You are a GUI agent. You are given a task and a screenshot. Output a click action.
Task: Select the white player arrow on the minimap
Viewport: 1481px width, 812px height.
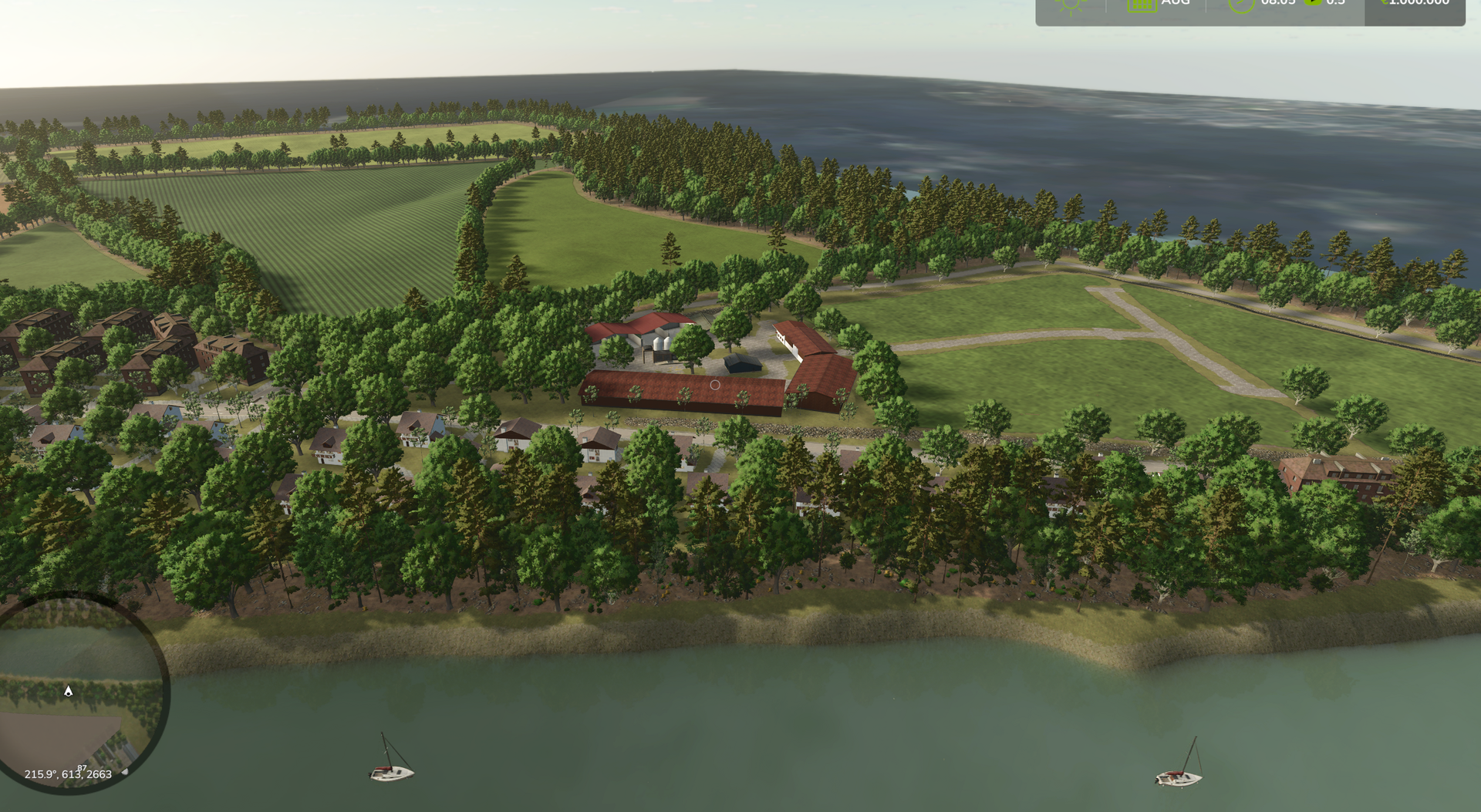point(68,691)
